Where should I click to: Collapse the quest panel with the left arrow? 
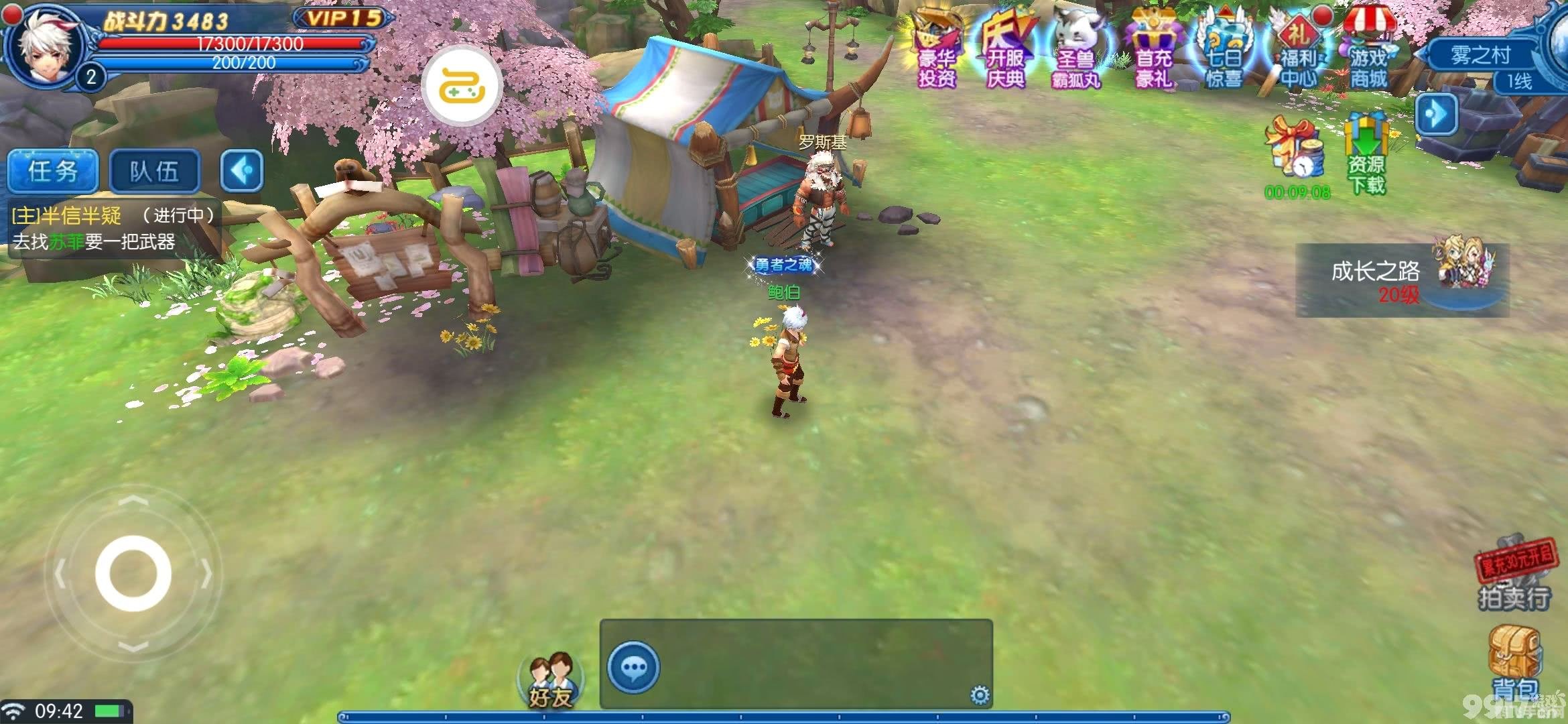(241, 172)
